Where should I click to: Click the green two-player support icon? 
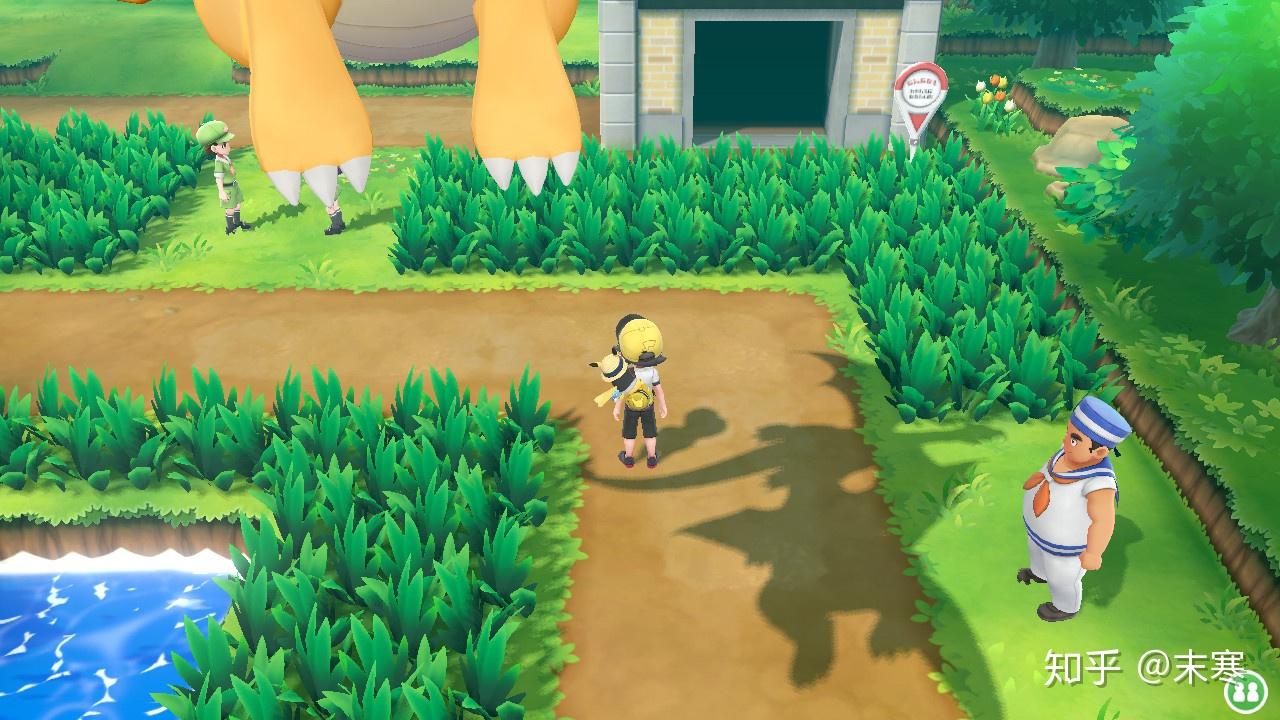(1246, 689)
